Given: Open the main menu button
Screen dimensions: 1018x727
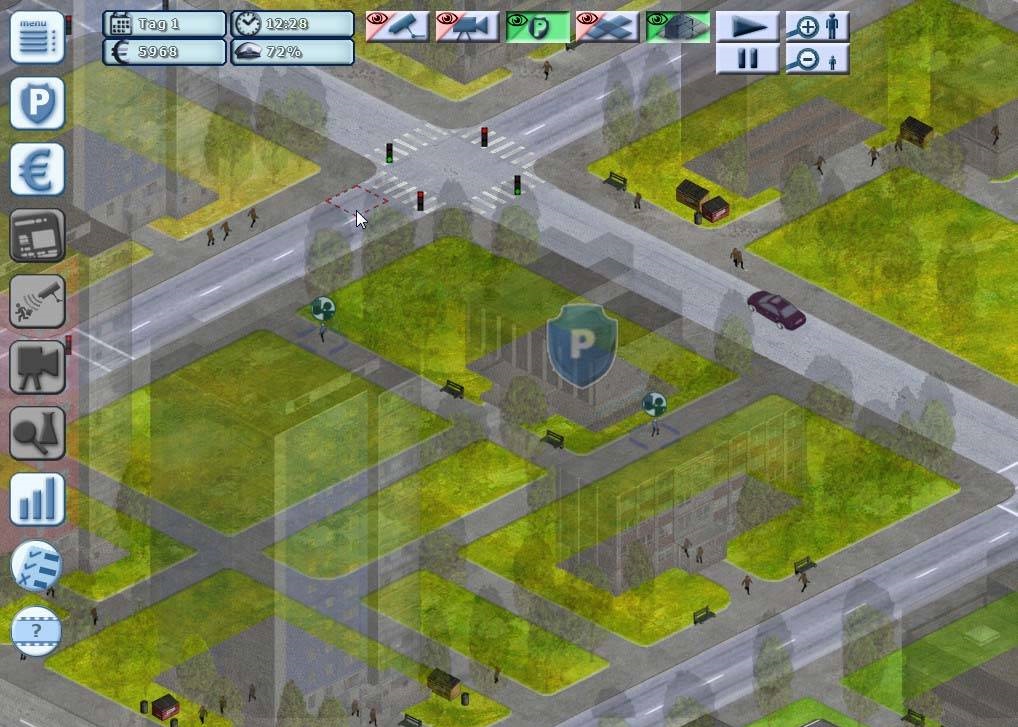Looking at the screenshot, I should 38,37.
